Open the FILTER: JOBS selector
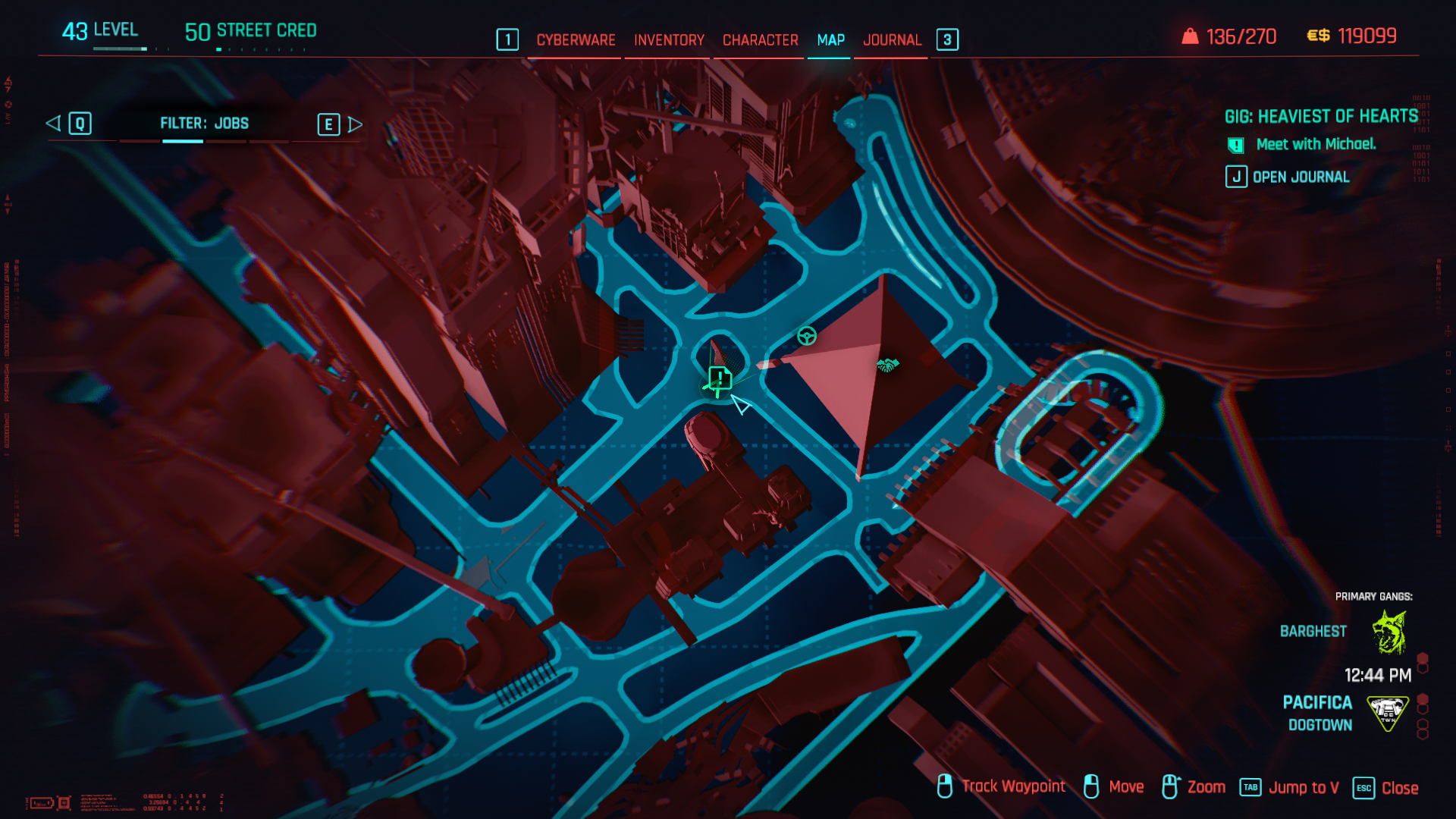 (203, 124)
